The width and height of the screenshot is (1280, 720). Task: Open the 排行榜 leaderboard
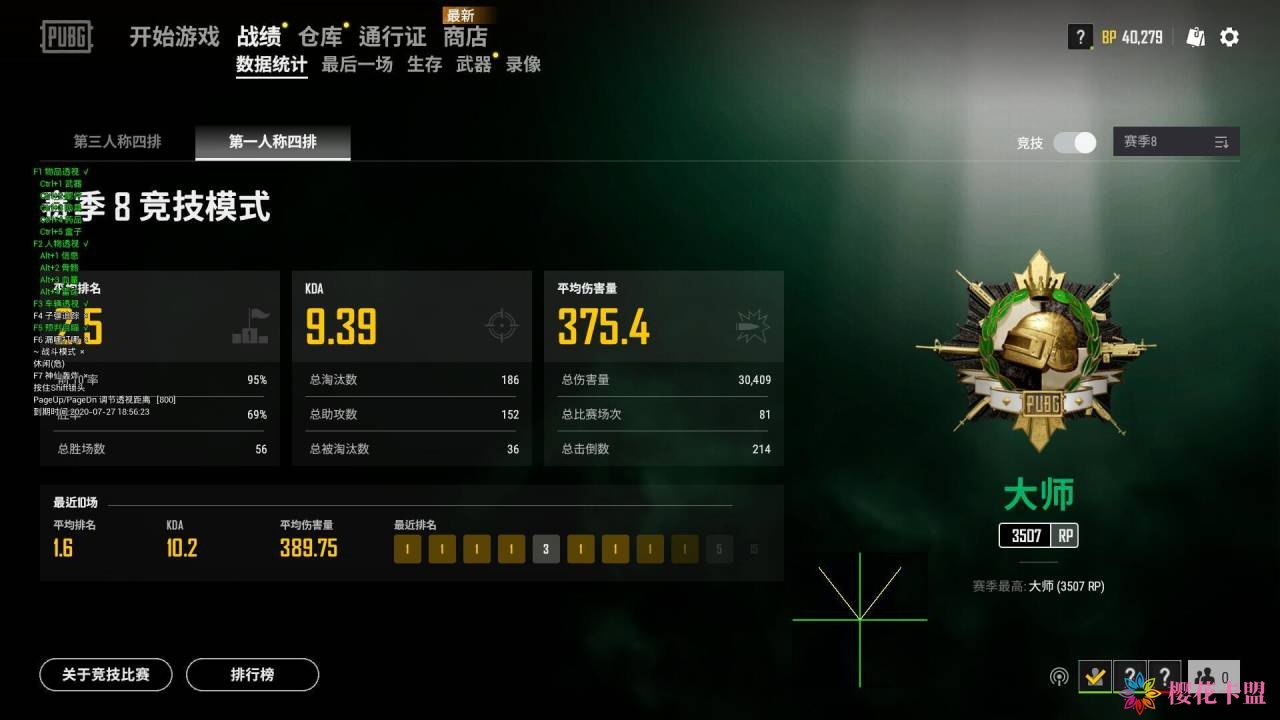pyautogui.click(x=252, y=675)
